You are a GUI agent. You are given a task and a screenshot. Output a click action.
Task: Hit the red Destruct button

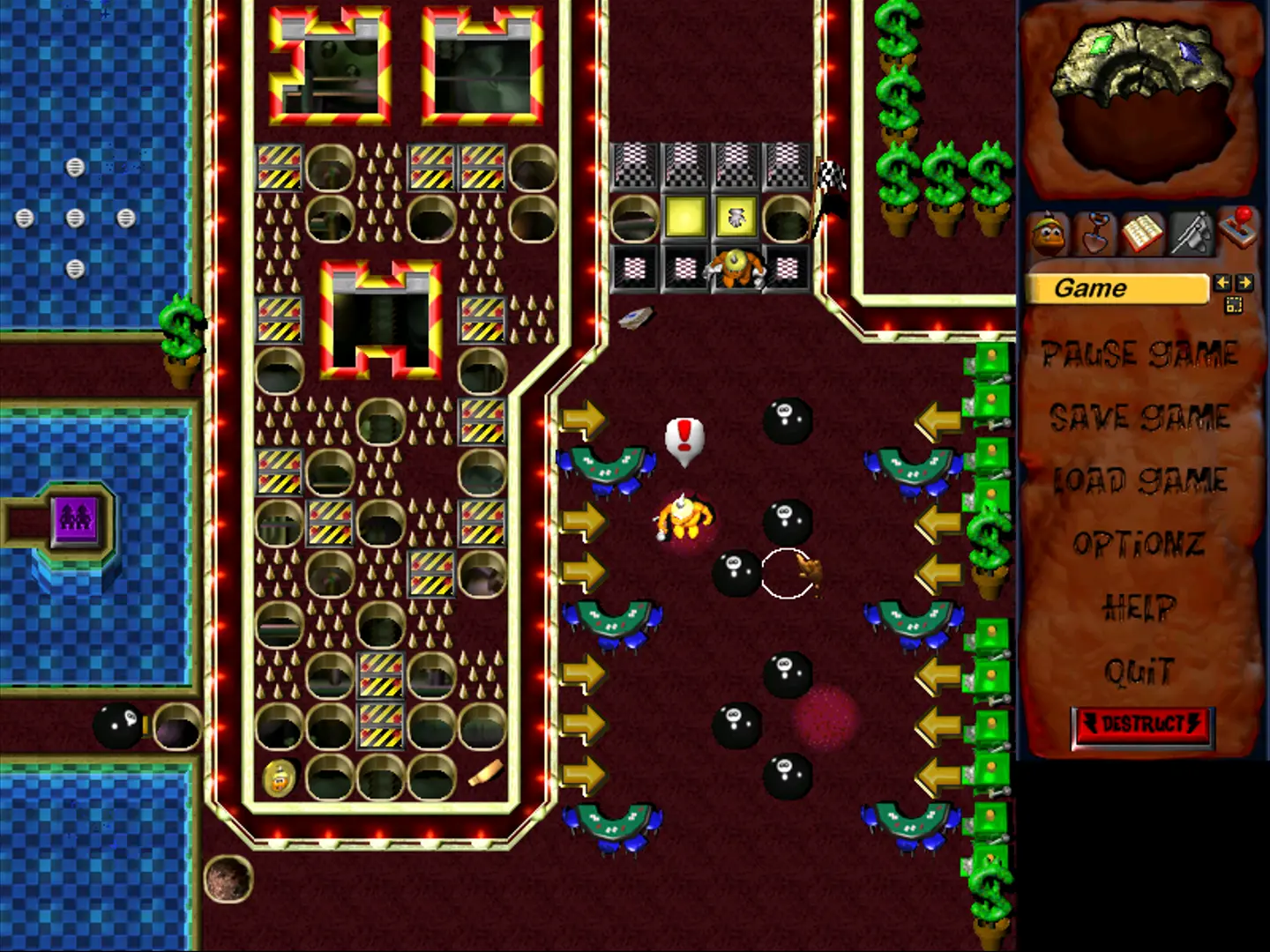point(1142,725)
